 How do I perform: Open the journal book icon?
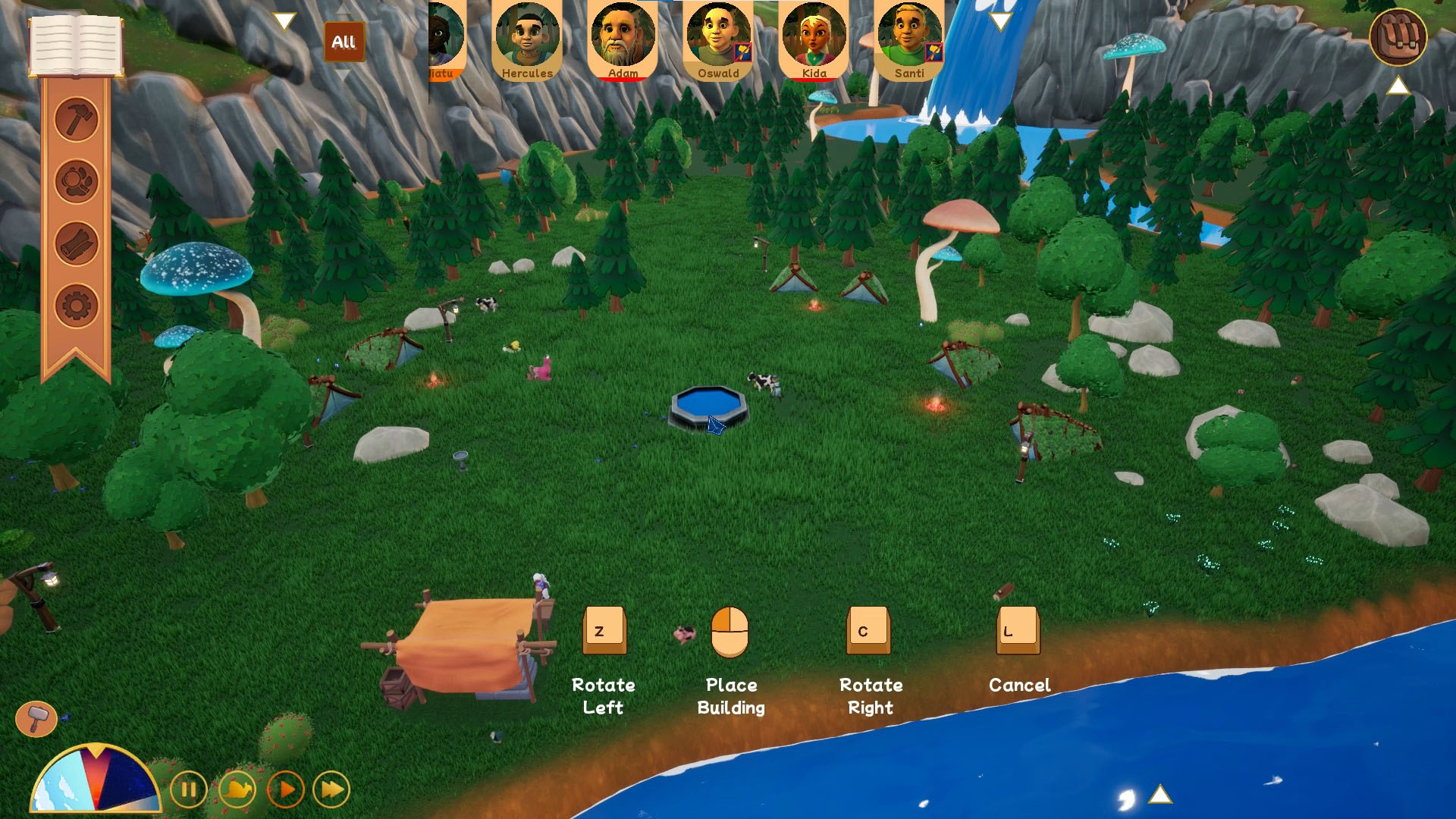pyautogui.click(x=76, y=44)
